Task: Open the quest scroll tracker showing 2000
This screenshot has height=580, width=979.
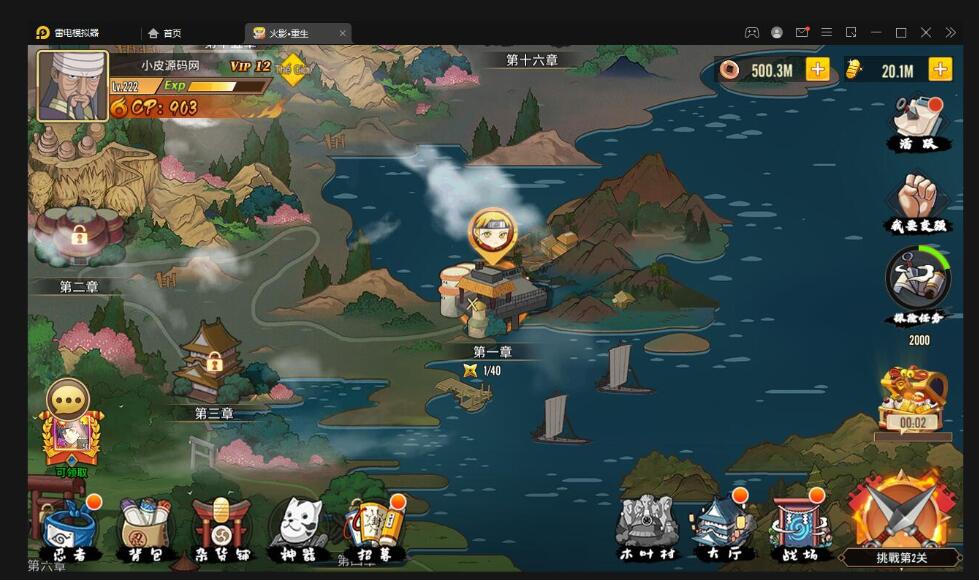Action: (x=917, y=283)
